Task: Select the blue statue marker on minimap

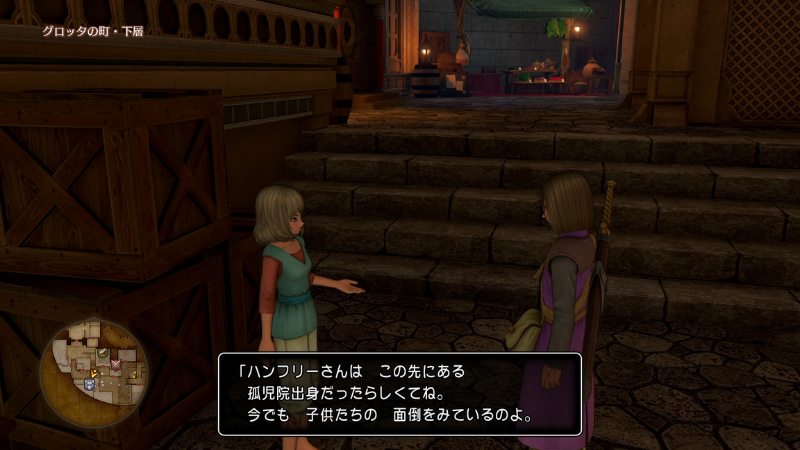Action: [x=90, y=383]
